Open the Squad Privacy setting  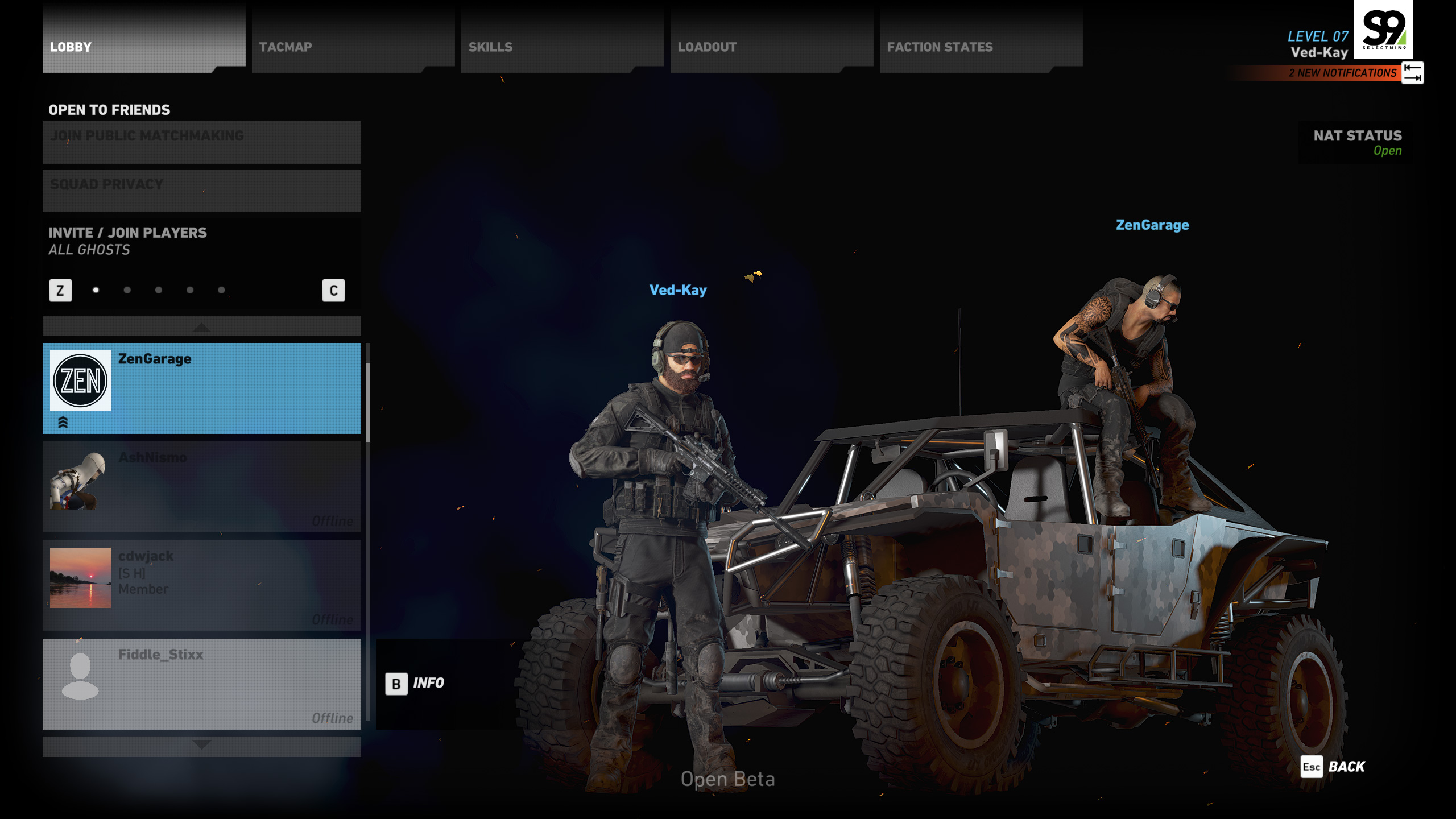[x=201, y=191]
